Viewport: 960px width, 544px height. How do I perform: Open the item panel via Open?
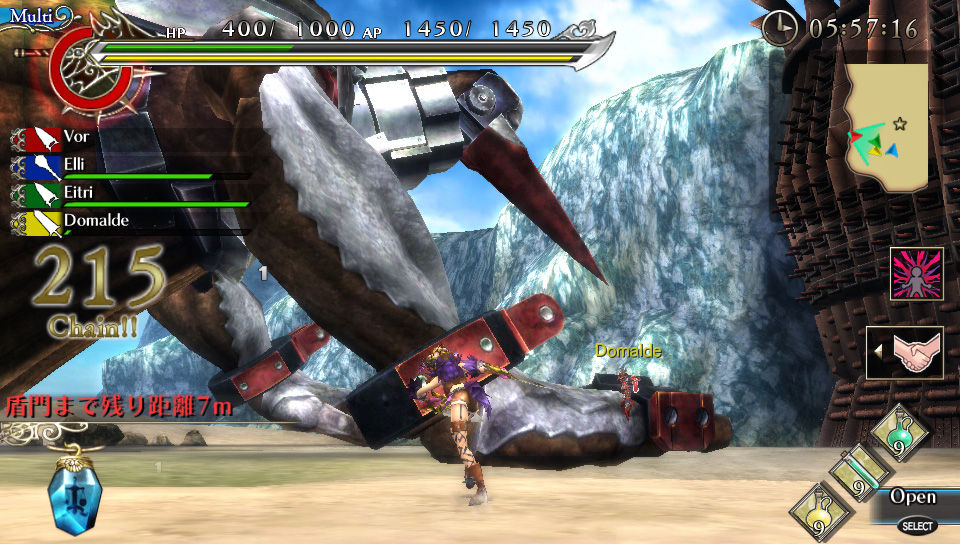tap(913, 498)
